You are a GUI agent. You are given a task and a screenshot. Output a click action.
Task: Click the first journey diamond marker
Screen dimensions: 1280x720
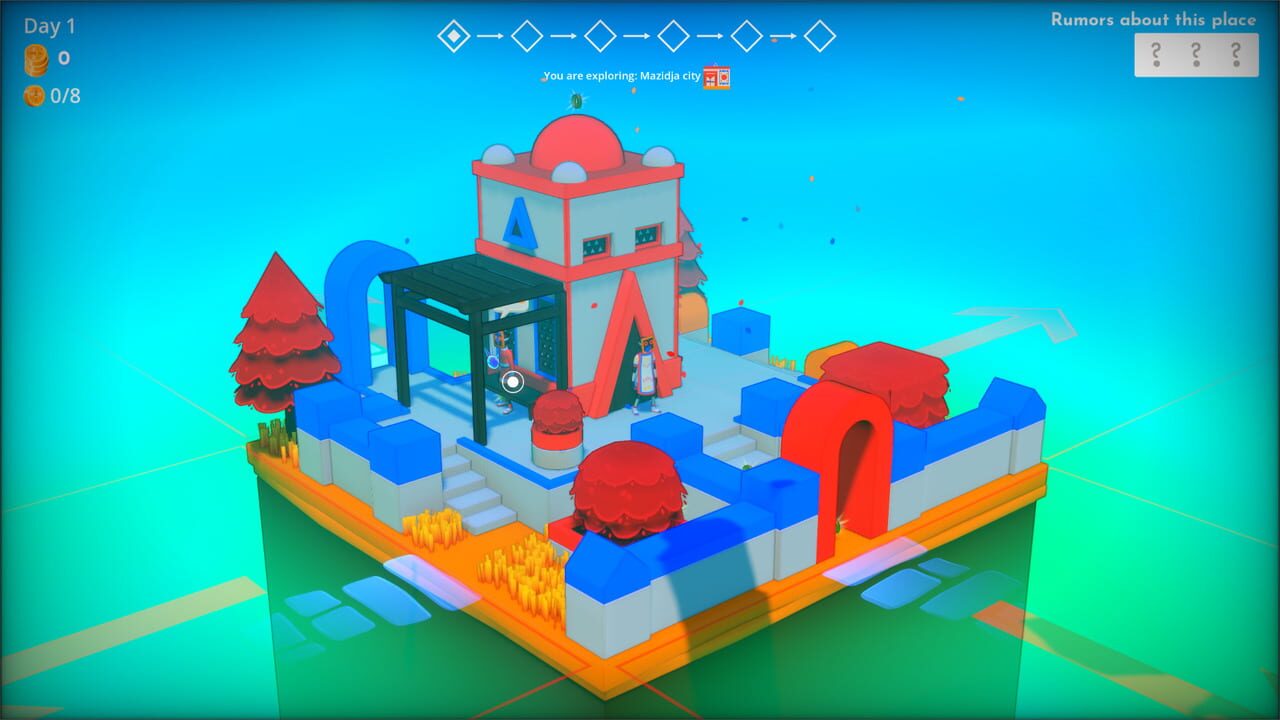[x=455, y=35]
